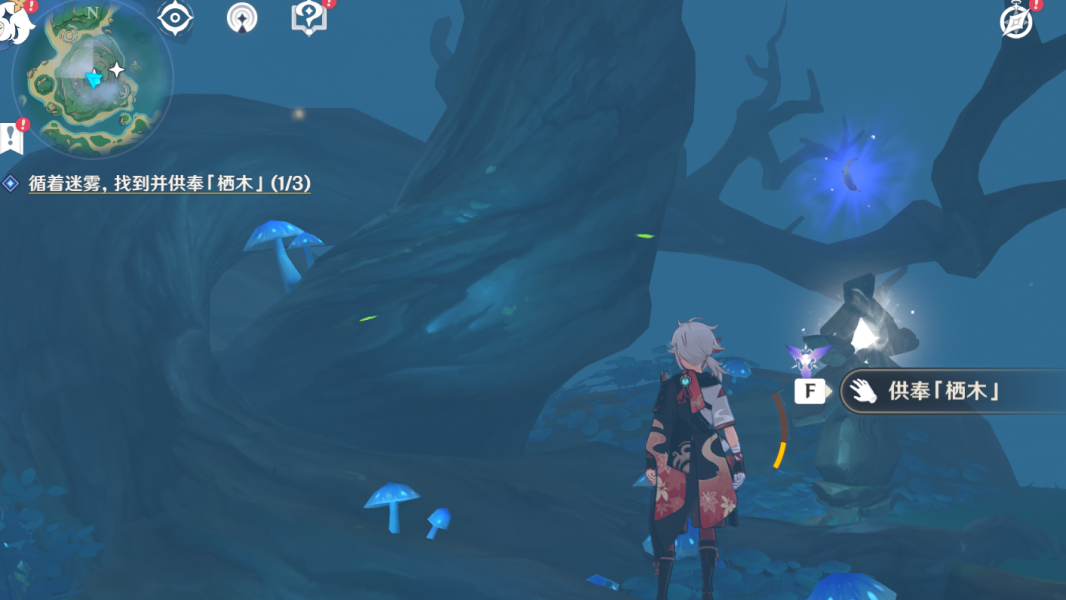This screenshot has height=600, width=1066.
Task: Open the Paimon menu icon
Action: [x=14, y=22]
